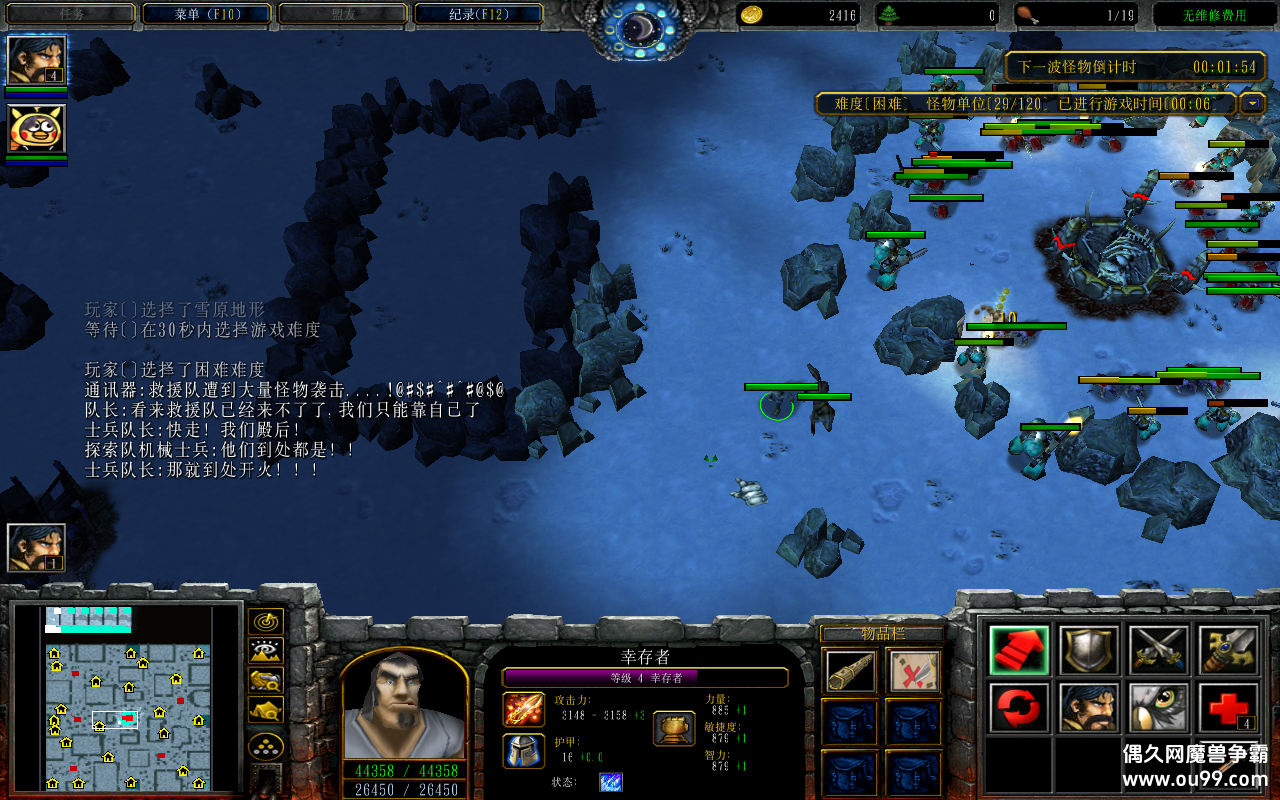Select the yellow penguin hero portrait
This screenshot has height=800, width=1280.
(x=37, y=129)
